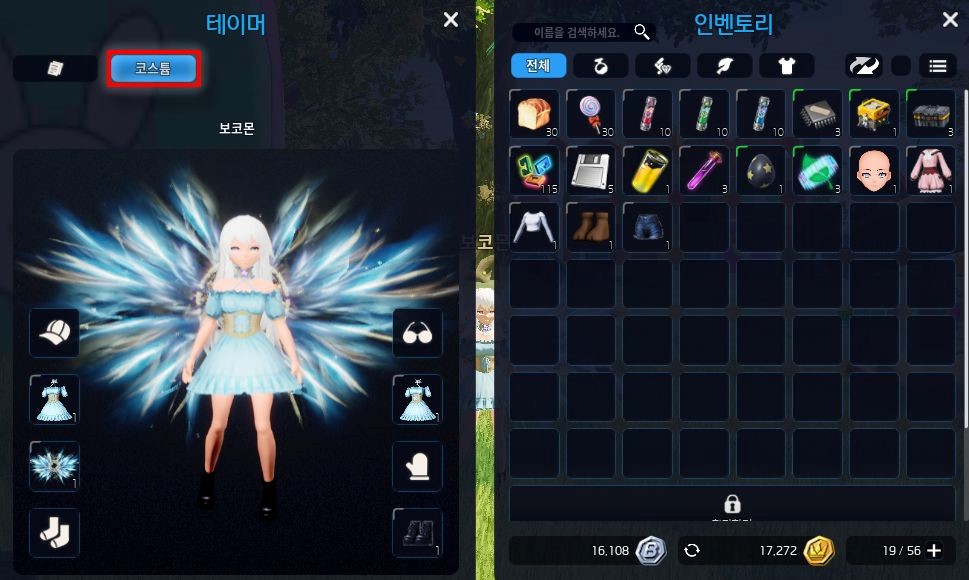Image resolution: width=969 pixels, height=580 pixels.
Task: Open the inventory list view button
Action: pyautogui.click(x=937, y=66)
